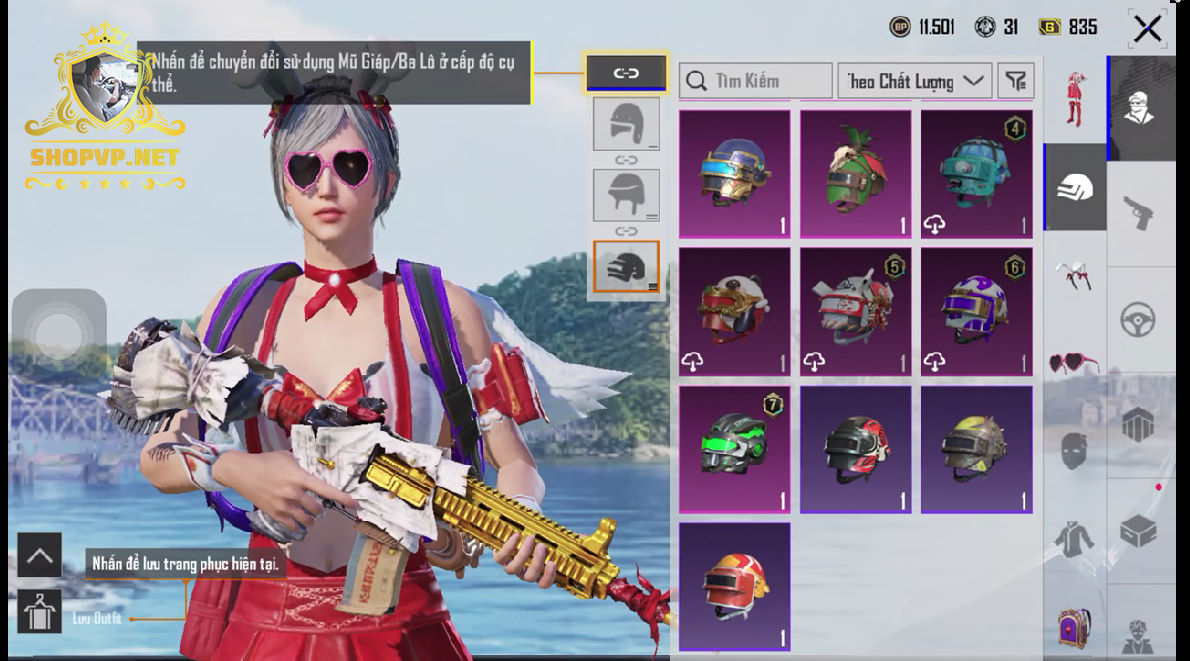The height and width of the screenshot is (661, 1190).
Task: Open the filter options icon
Action: point(1016,81)
